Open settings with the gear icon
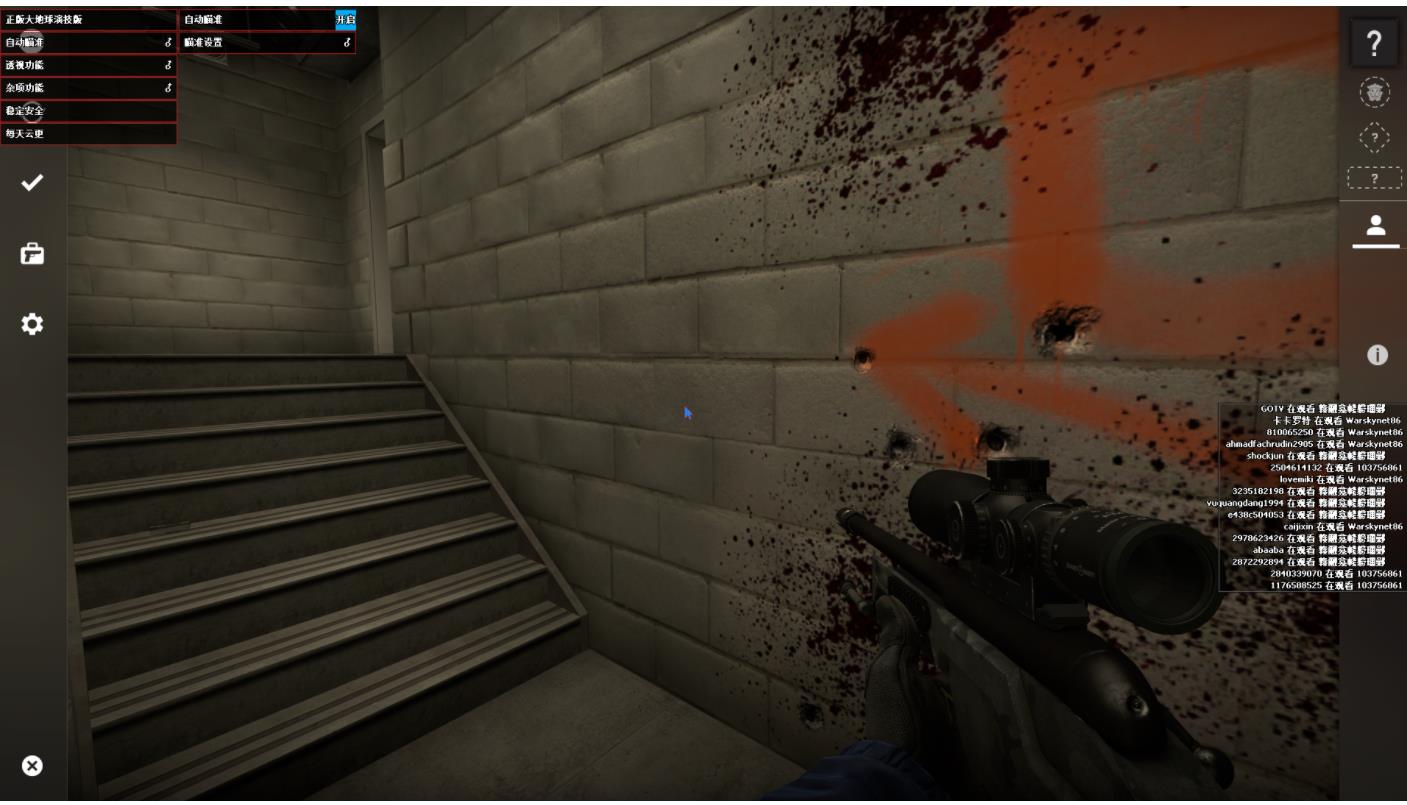Viewport: 1407px width, 805px height. point(33,324)
